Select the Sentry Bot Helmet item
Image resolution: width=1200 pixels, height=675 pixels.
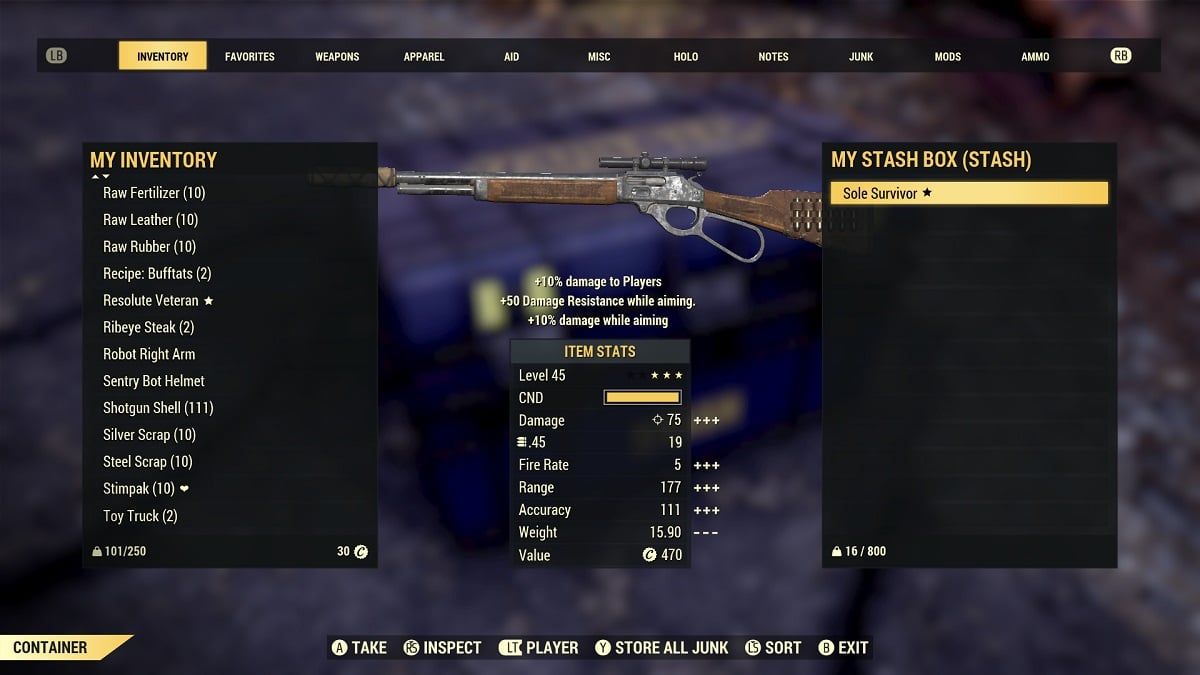[154, 381]
